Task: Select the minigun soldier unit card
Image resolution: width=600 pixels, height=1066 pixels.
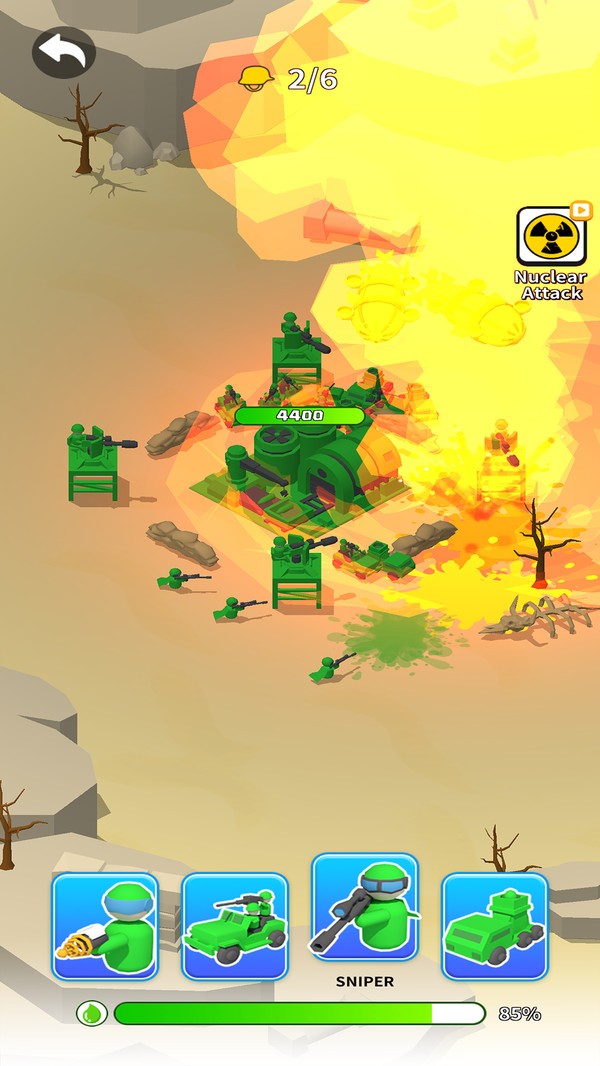Action: click(105, 925)
